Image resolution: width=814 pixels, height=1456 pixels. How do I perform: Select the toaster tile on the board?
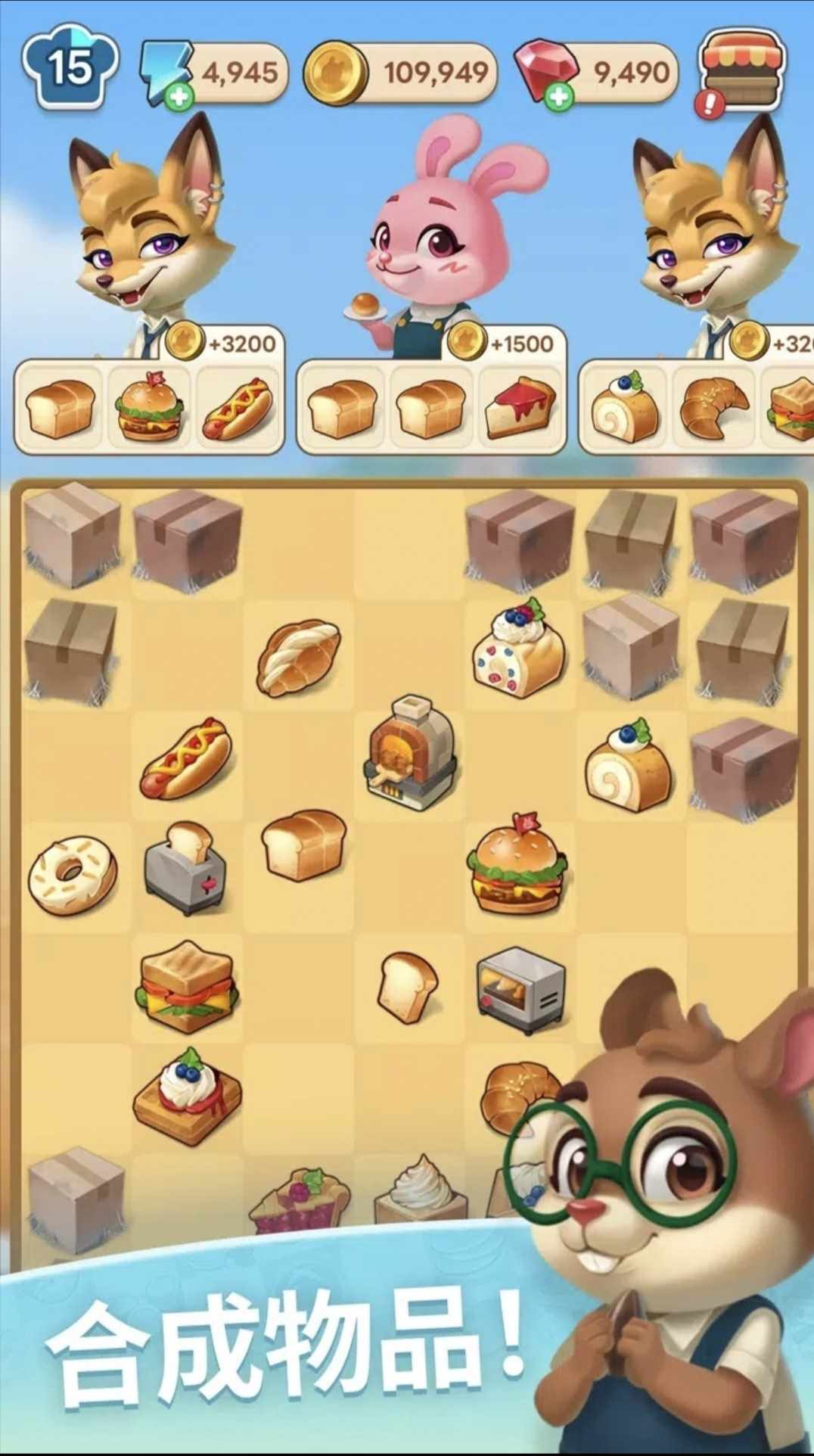[185, 869]
